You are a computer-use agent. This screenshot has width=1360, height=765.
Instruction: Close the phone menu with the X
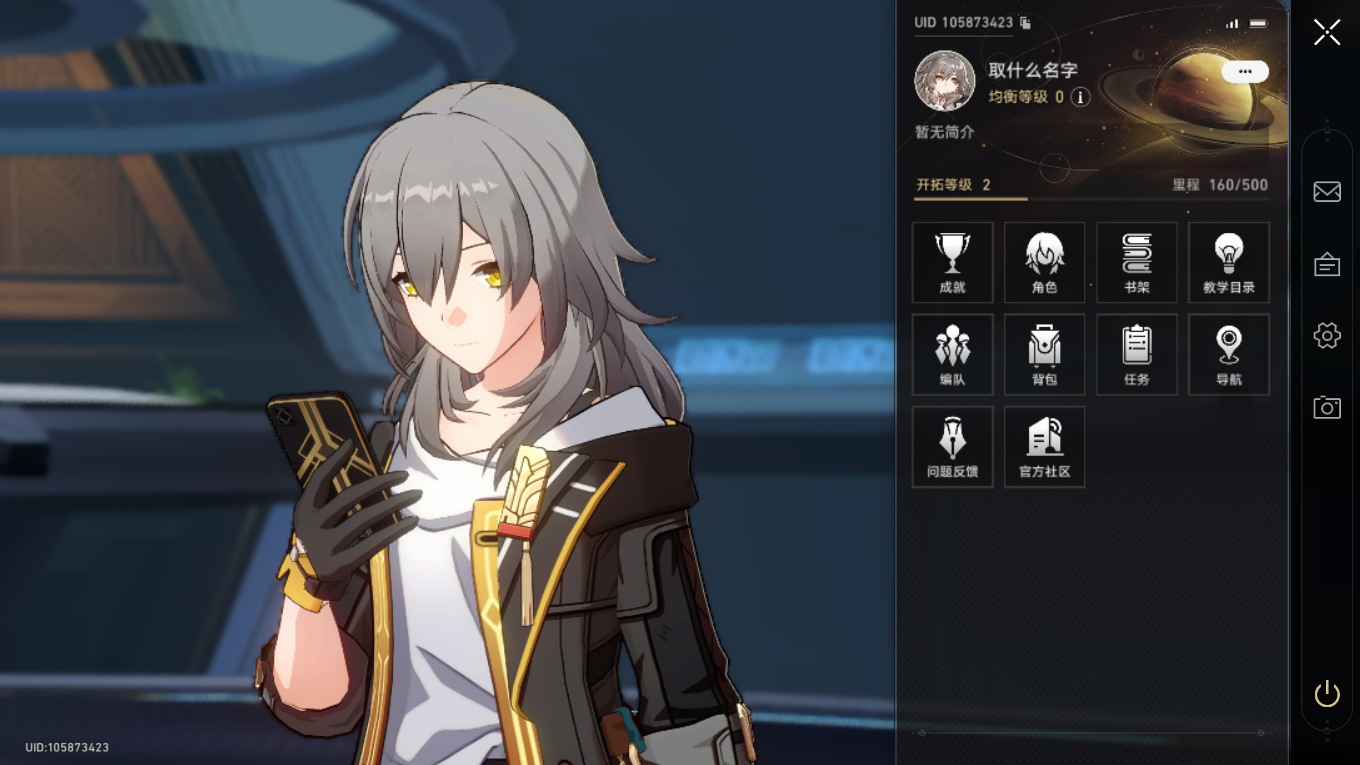1327,32
